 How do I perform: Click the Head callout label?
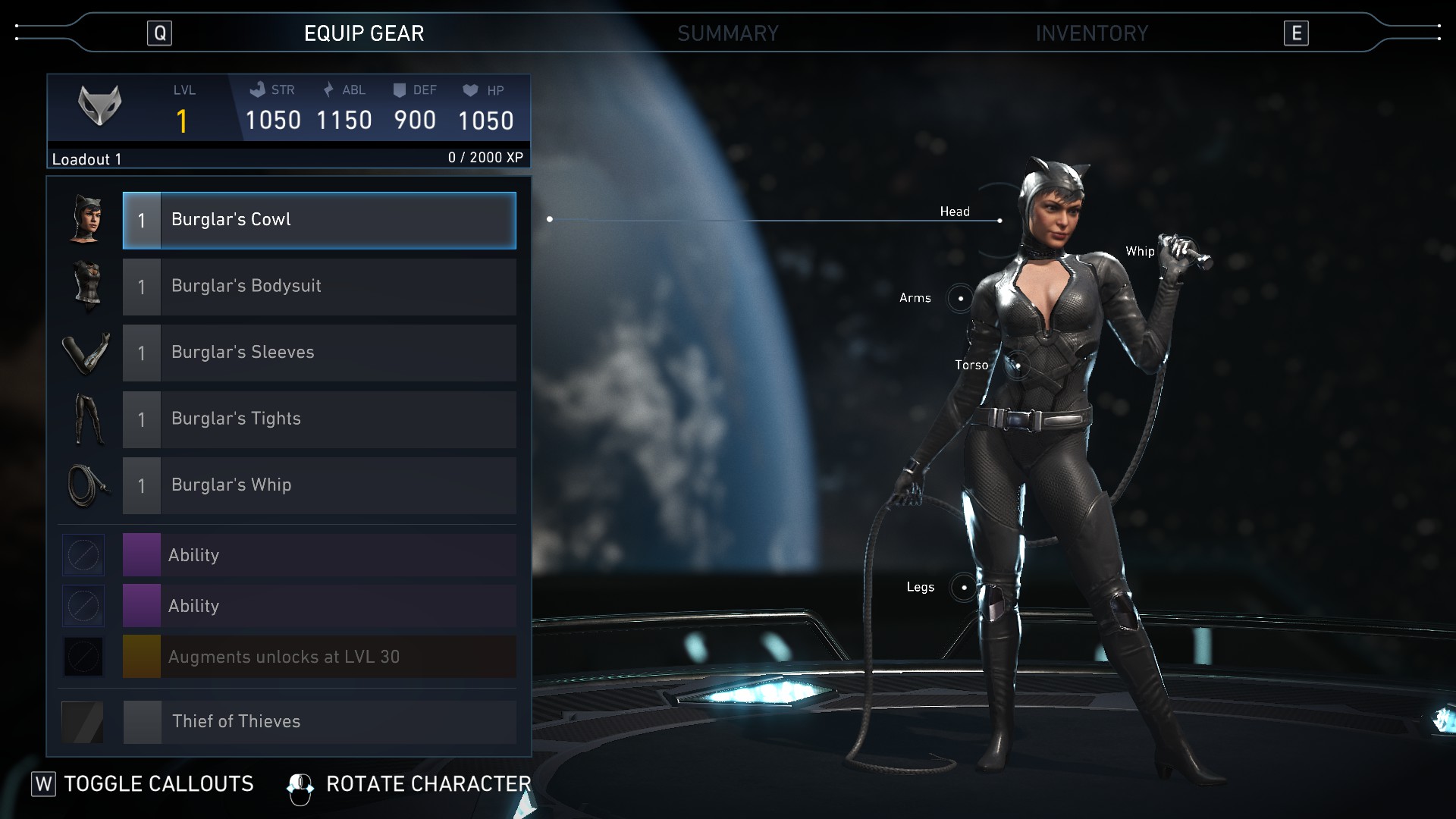[955, 212]
